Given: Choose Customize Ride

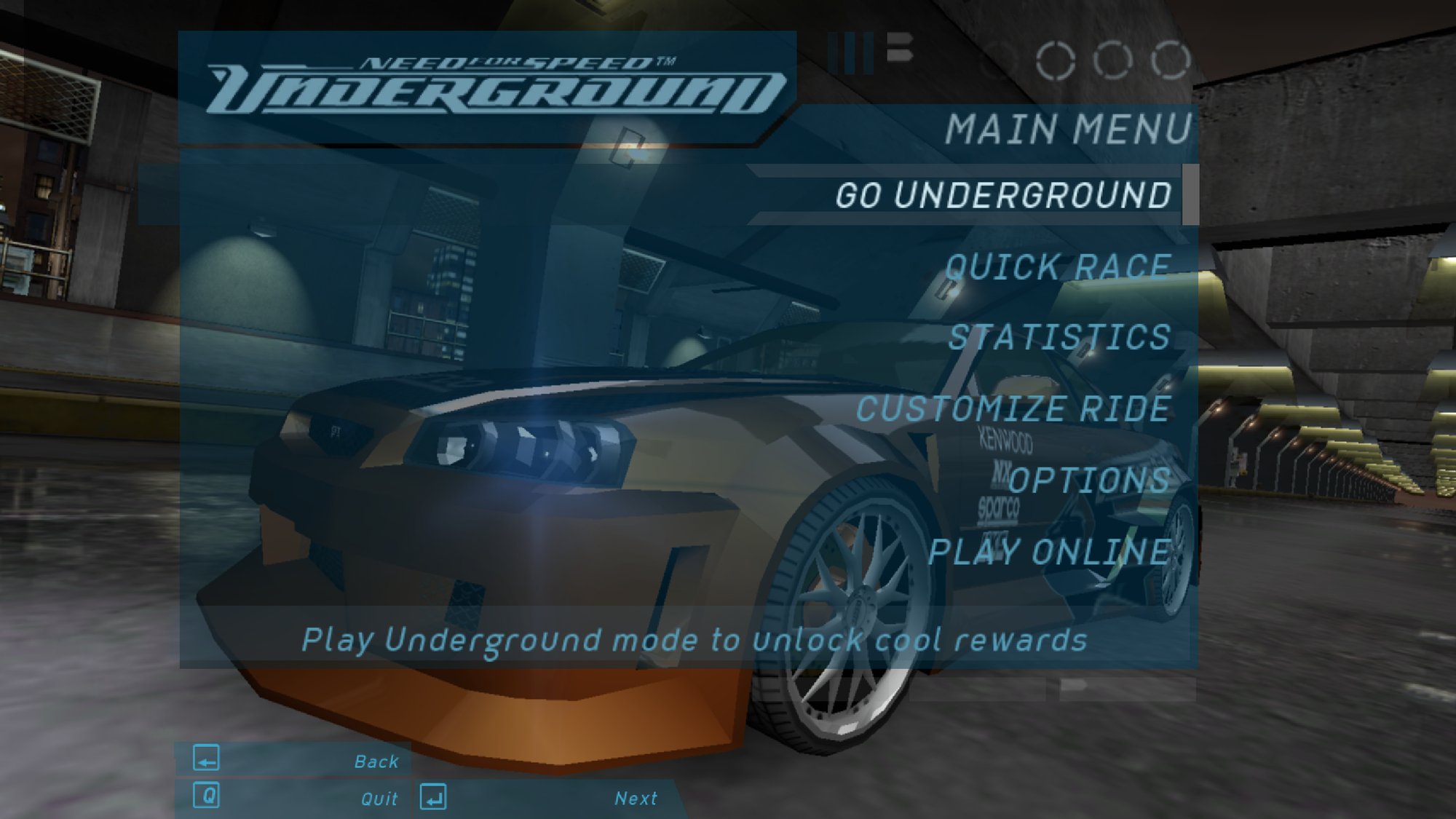Looking at the screenshot, I should [1013, 409].
